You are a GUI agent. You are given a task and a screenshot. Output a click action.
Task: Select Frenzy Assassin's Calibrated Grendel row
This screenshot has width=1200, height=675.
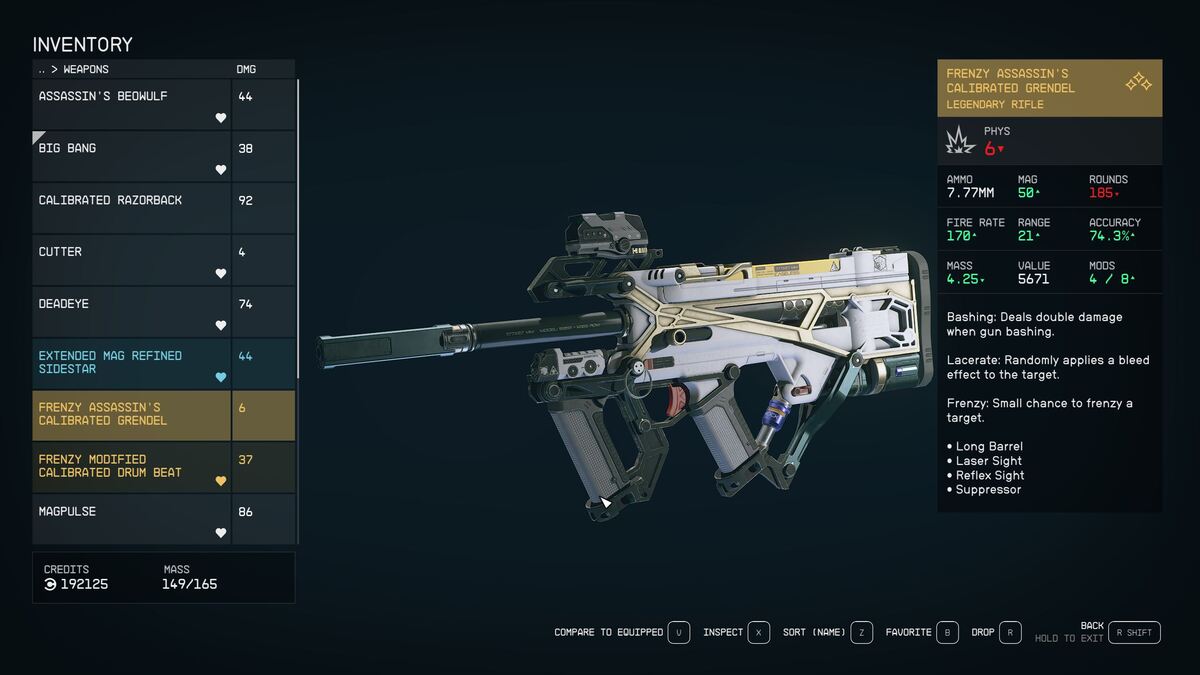click(x=131, y=415)
